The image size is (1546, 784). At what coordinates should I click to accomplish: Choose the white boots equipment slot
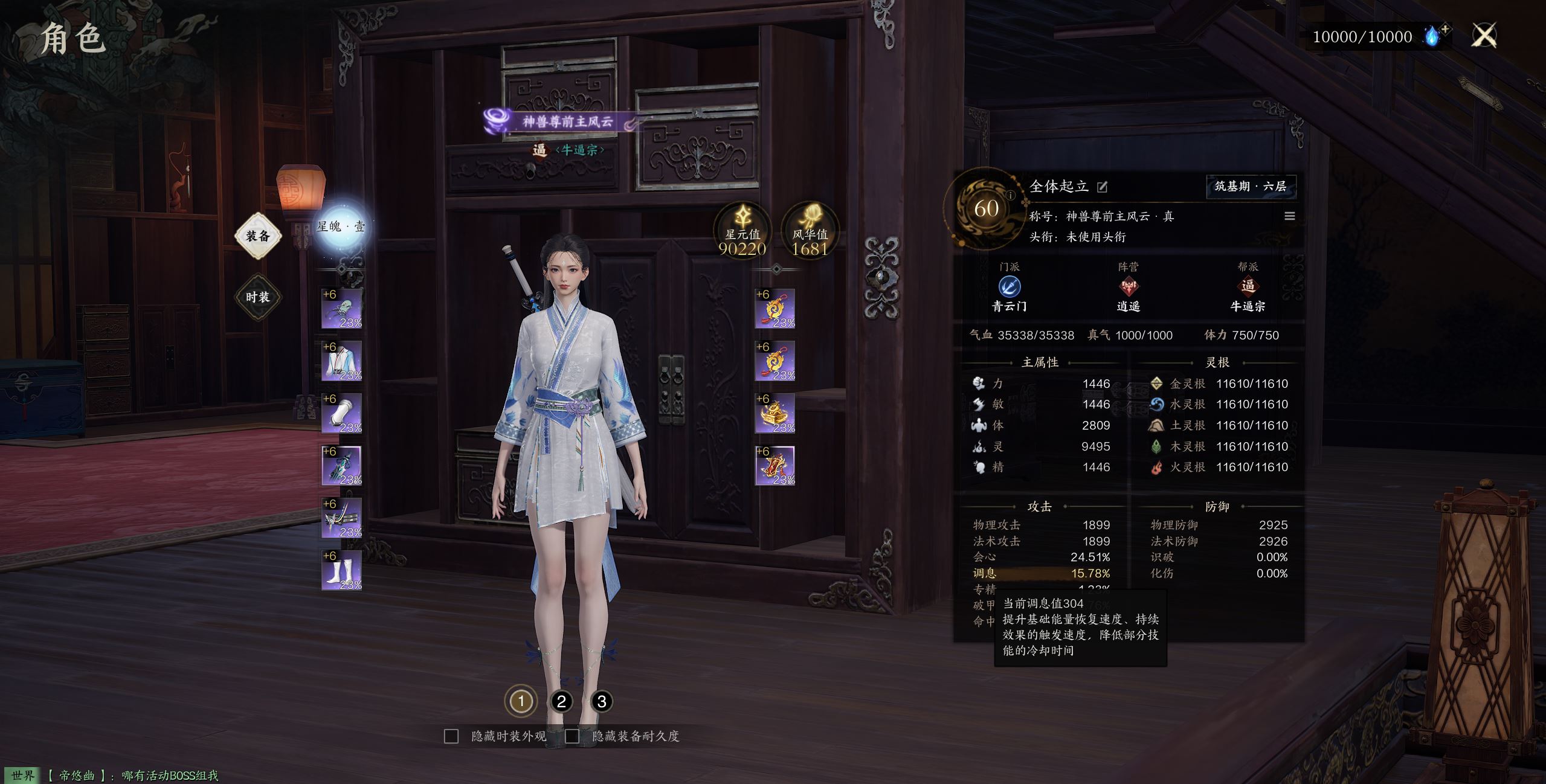click(x=342, y=571)
